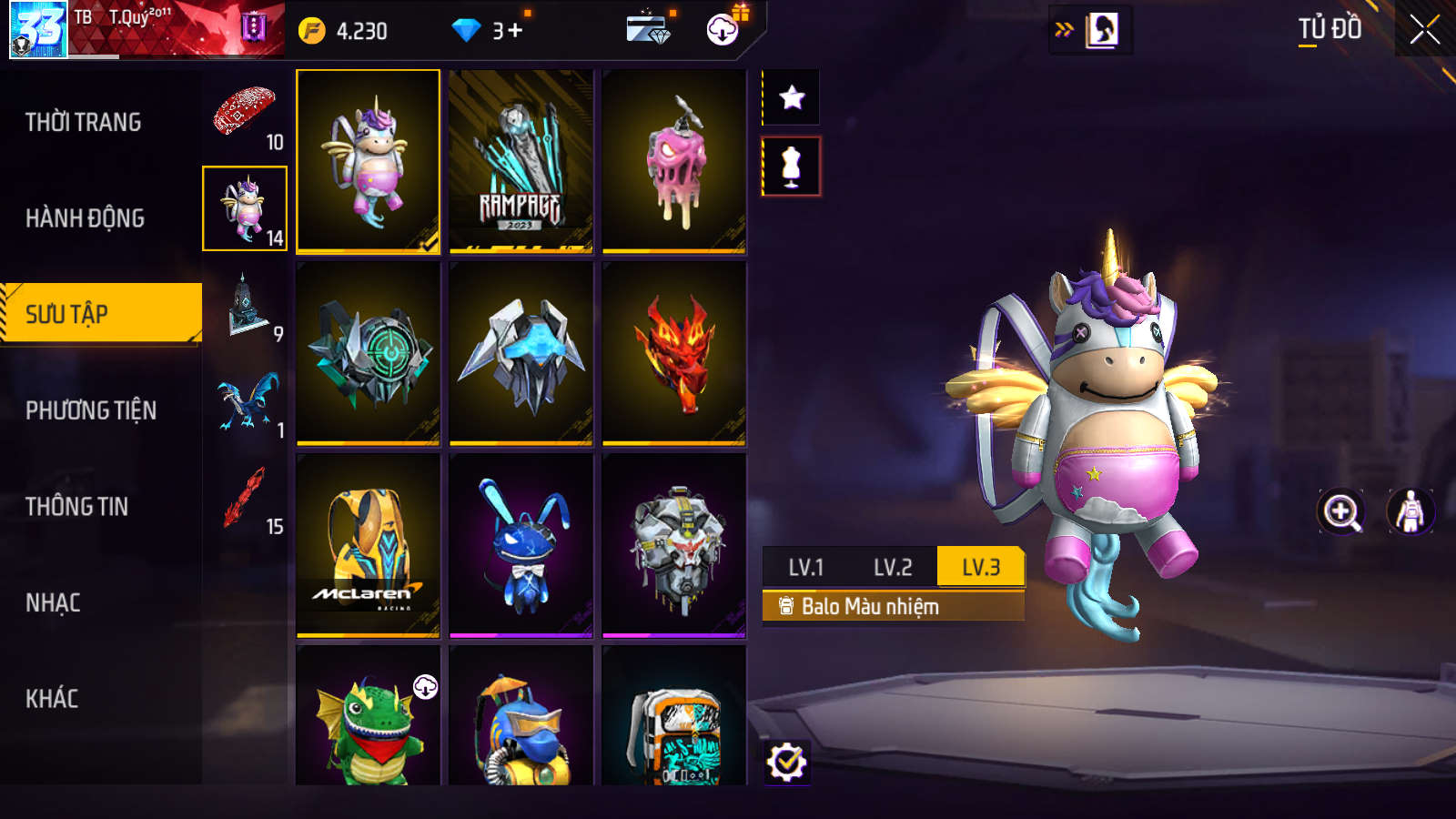The width and height of the screenshot is (1456, 819).
Task: Choose the blue bunny backpack
Action: 521,545
